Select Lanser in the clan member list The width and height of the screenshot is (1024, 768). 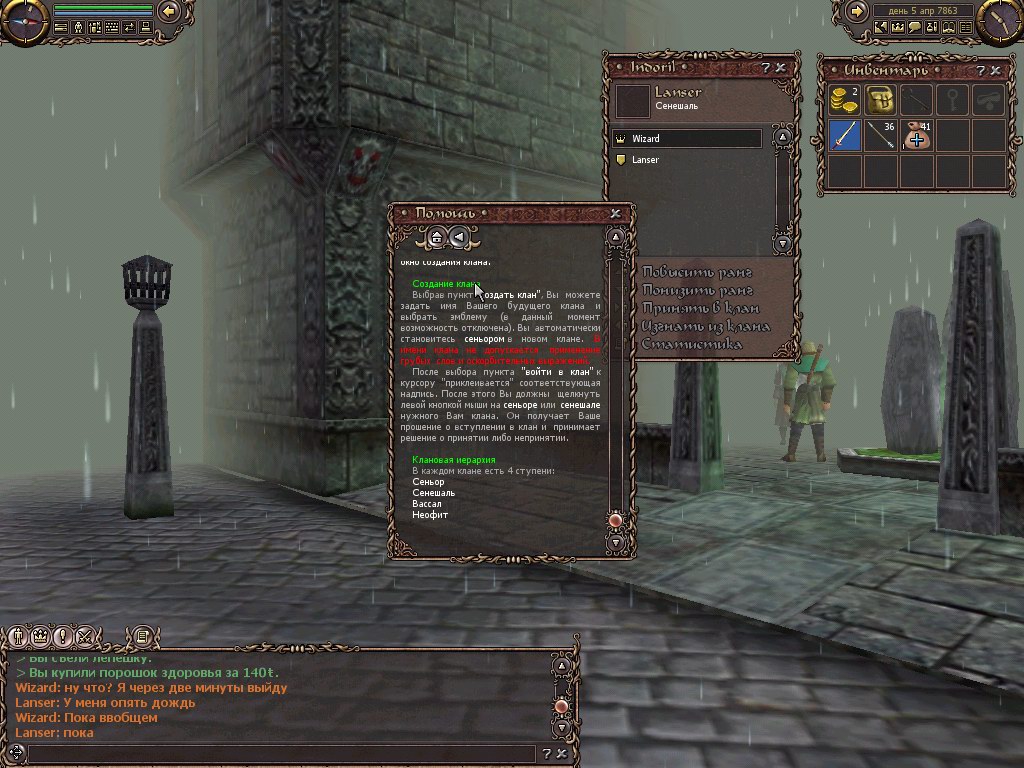click(688, 160)
